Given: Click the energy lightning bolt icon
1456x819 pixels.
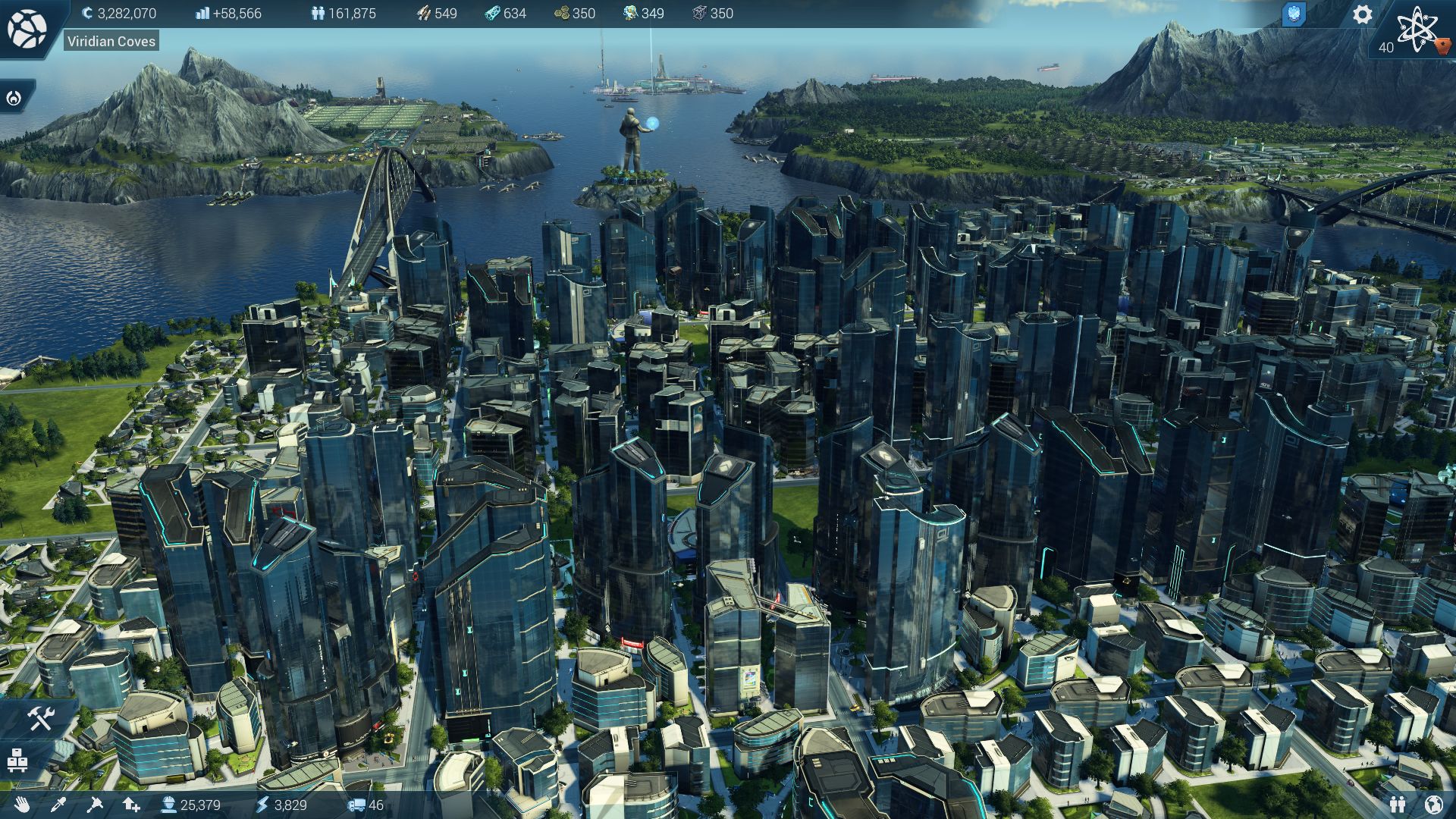Looking at the screenshot, I should pyautogui.click(x=263, y=805).
